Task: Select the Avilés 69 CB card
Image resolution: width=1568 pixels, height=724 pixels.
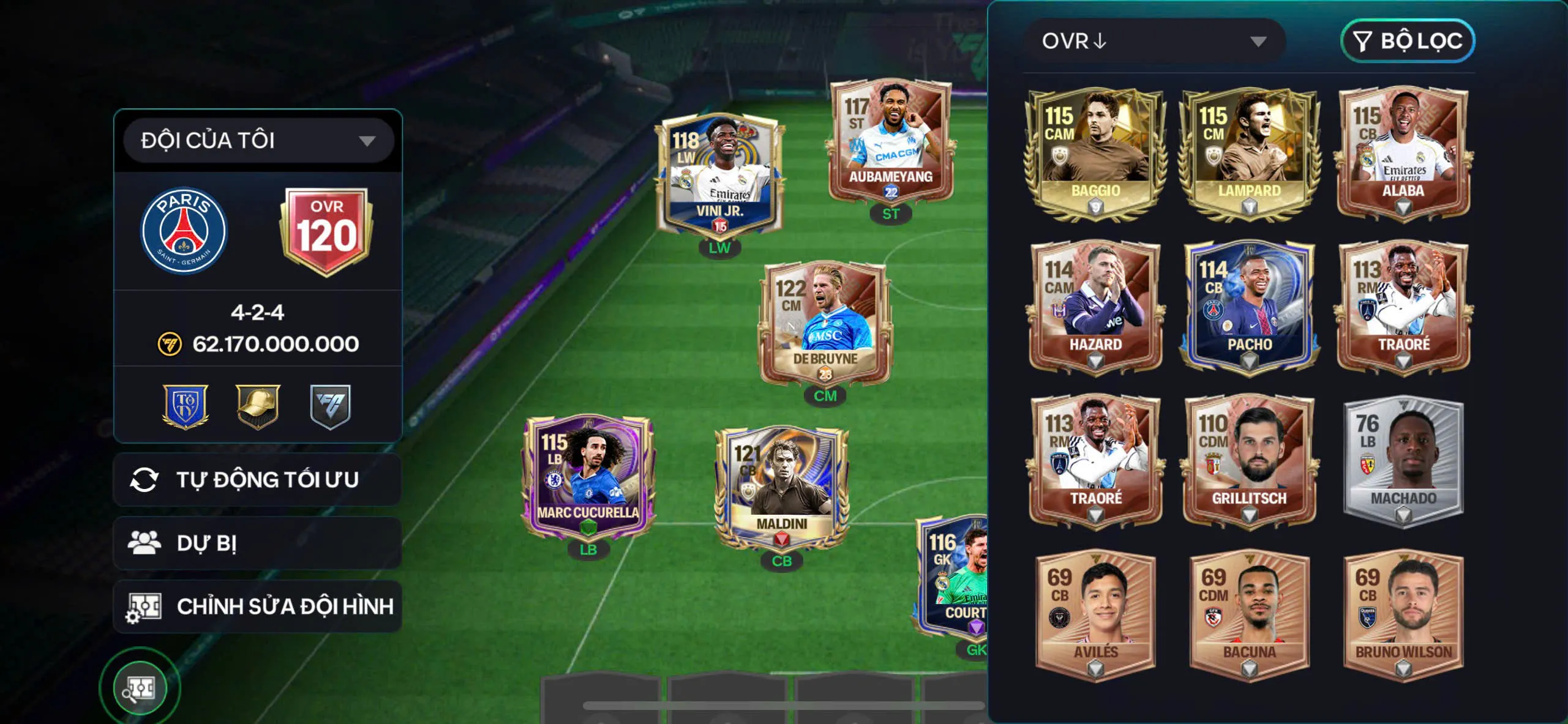Action: click(x=1095, y=615)
